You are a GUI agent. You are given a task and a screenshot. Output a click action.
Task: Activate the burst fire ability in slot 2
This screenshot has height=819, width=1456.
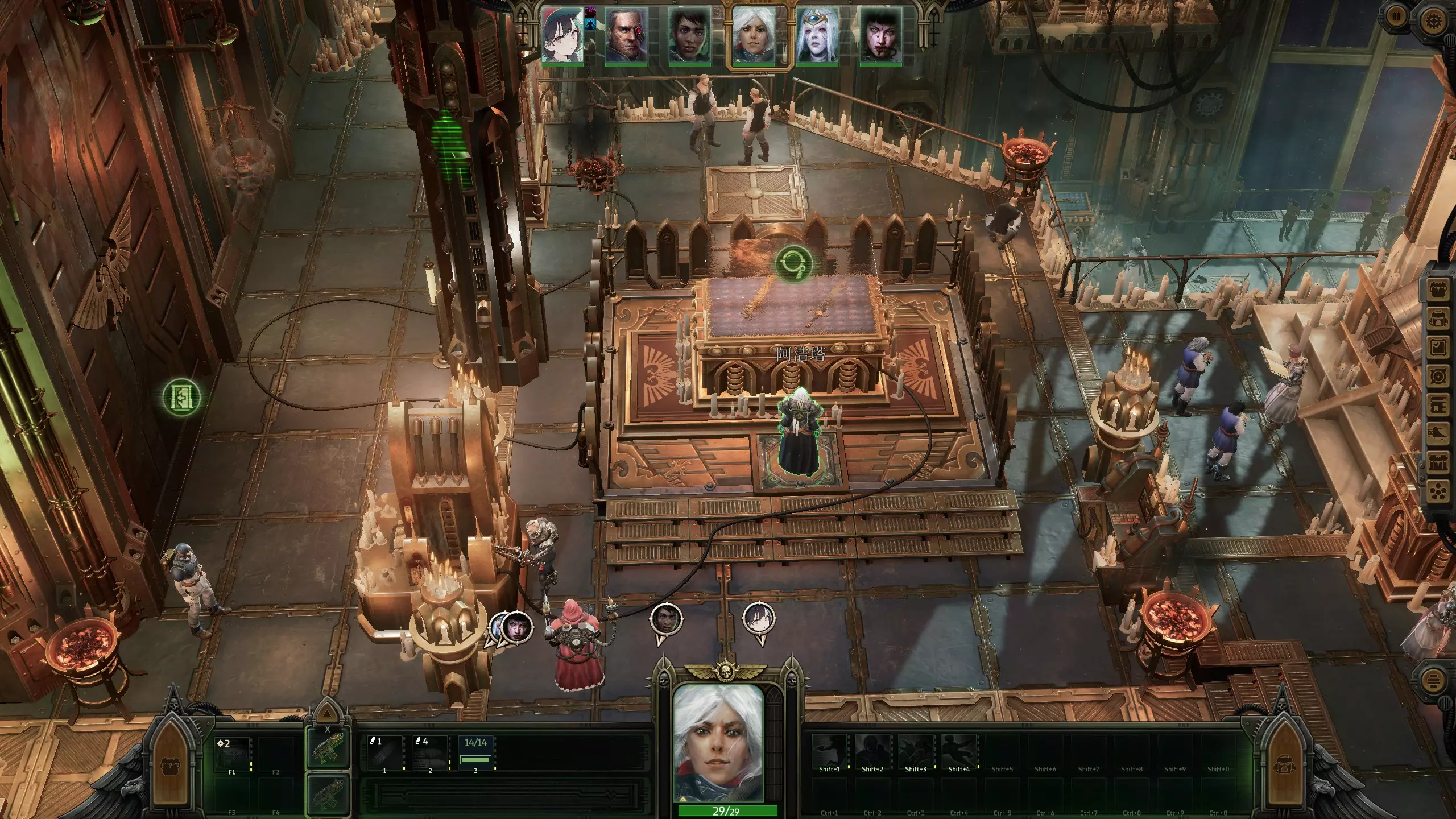(x=430, y=752)
